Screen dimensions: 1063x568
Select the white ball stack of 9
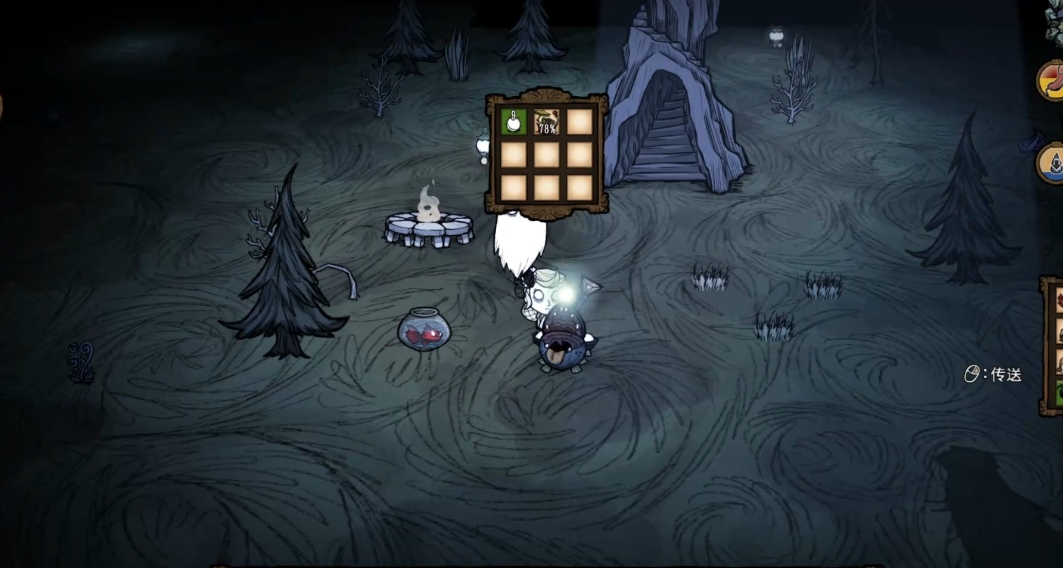coord(513,123)
